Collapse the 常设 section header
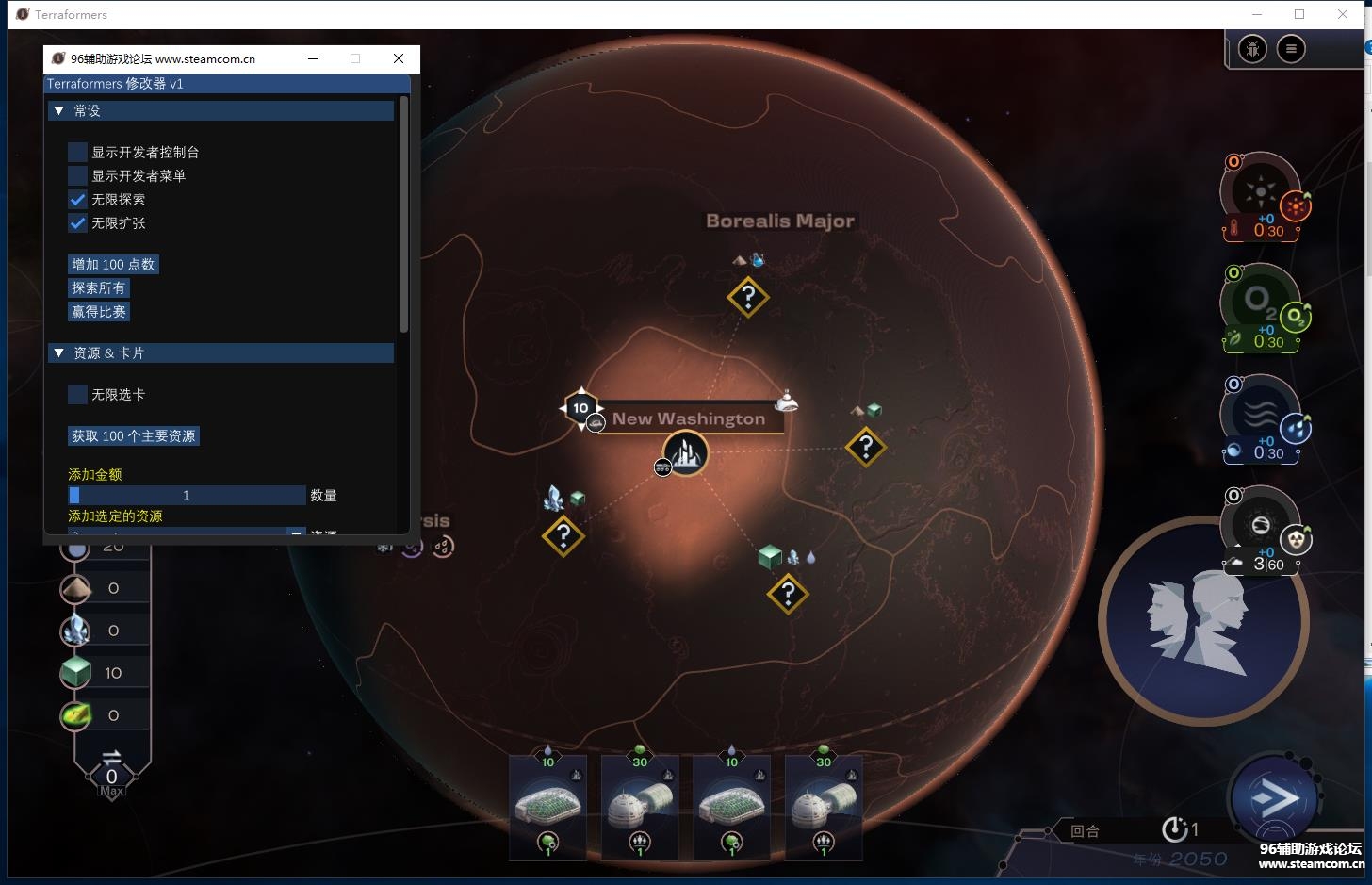Viewport: 1372px width, 885px height. coord(221,110)
